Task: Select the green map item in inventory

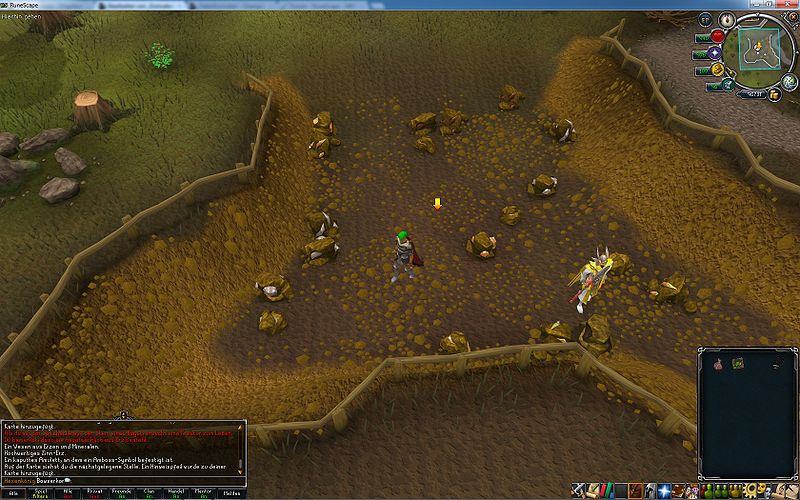Action: coord(739,364)
